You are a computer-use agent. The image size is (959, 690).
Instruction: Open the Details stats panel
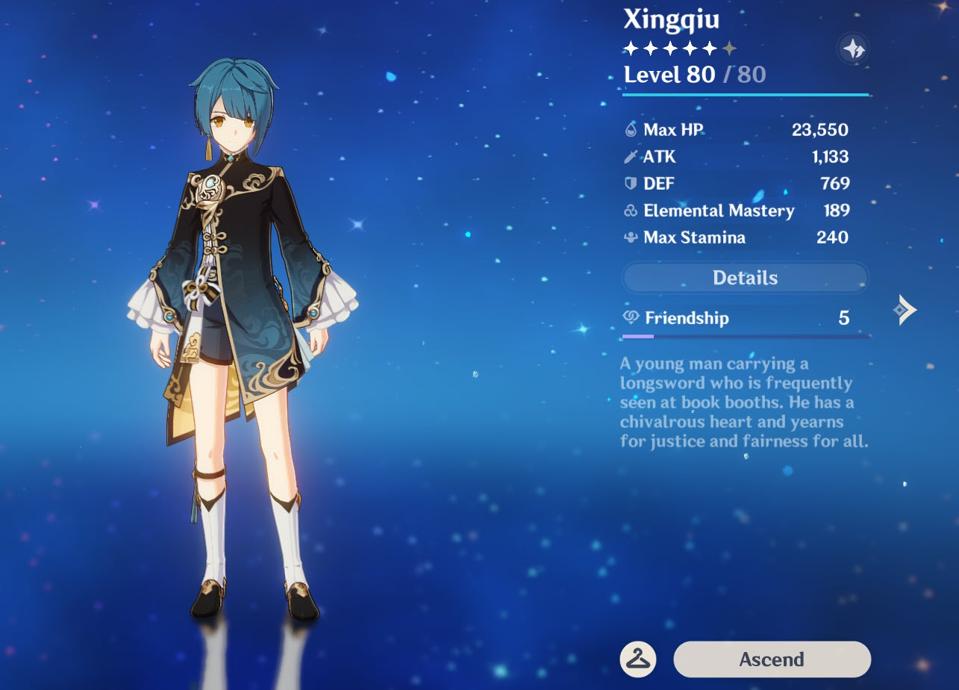click(745, 278)
